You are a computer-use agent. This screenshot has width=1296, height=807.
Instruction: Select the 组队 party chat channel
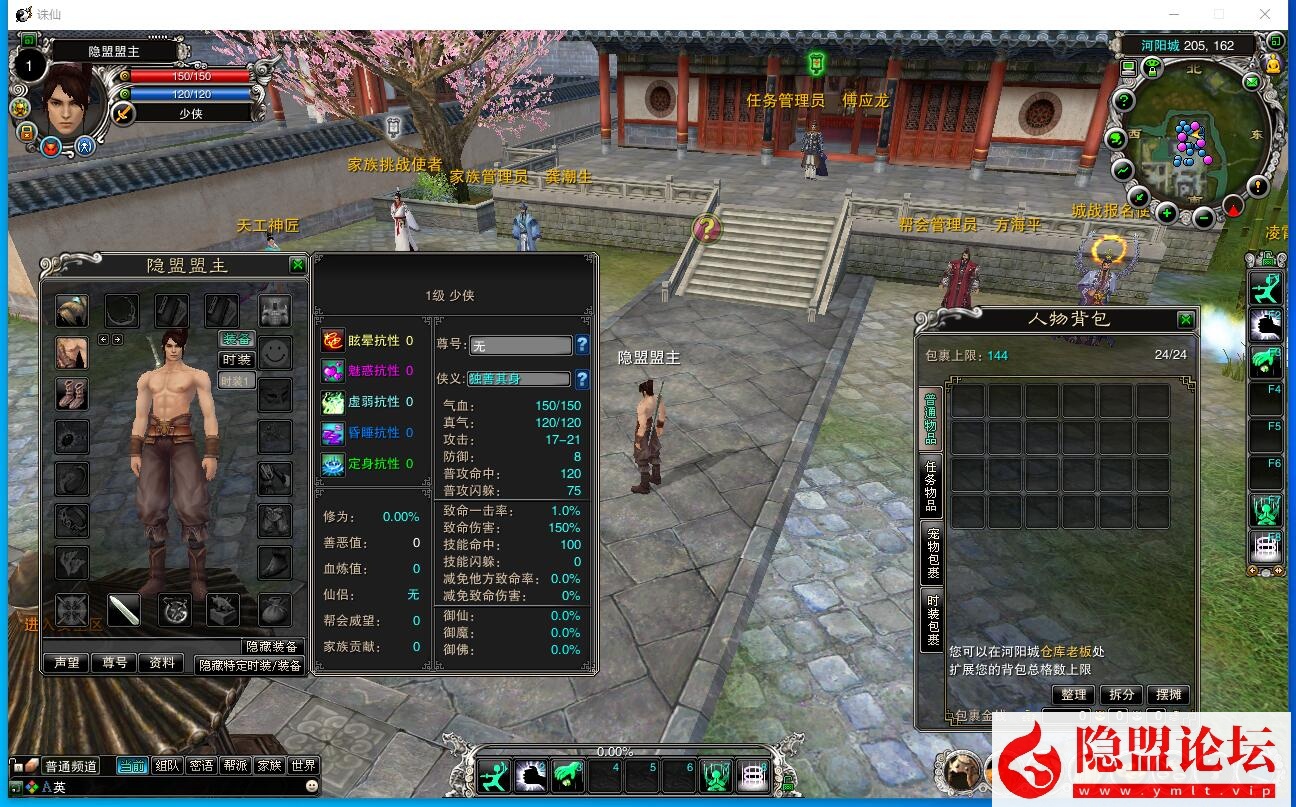click(x=167, y=766)
